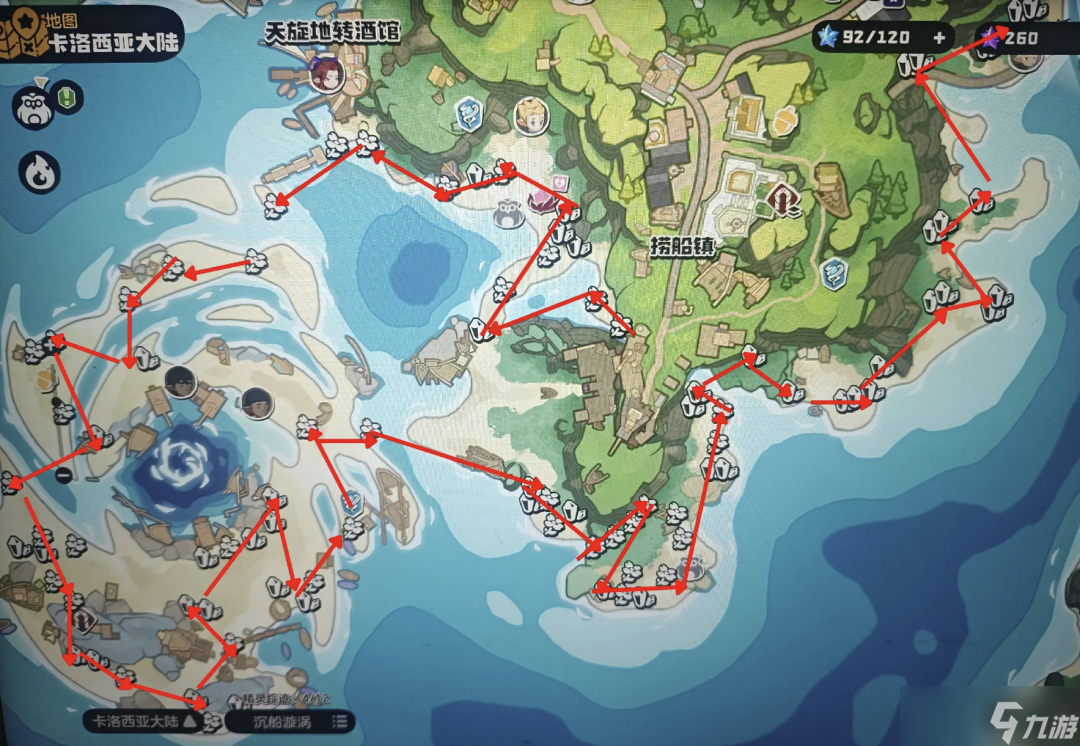1080x746 pixels.
Task: Open the 卡洛西亚大陆 region selector at the bottom
Action: pos(146,721)
